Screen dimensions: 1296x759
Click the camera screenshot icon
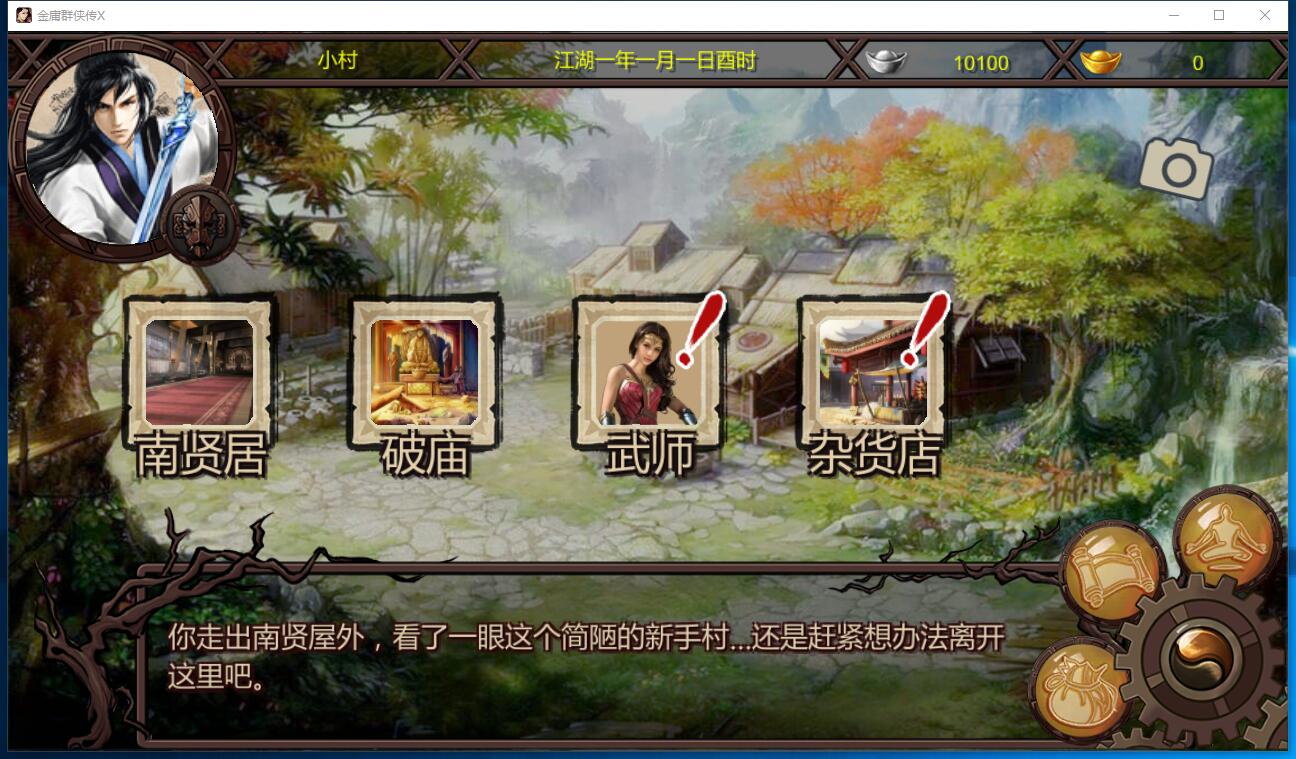pos(1177,168)
